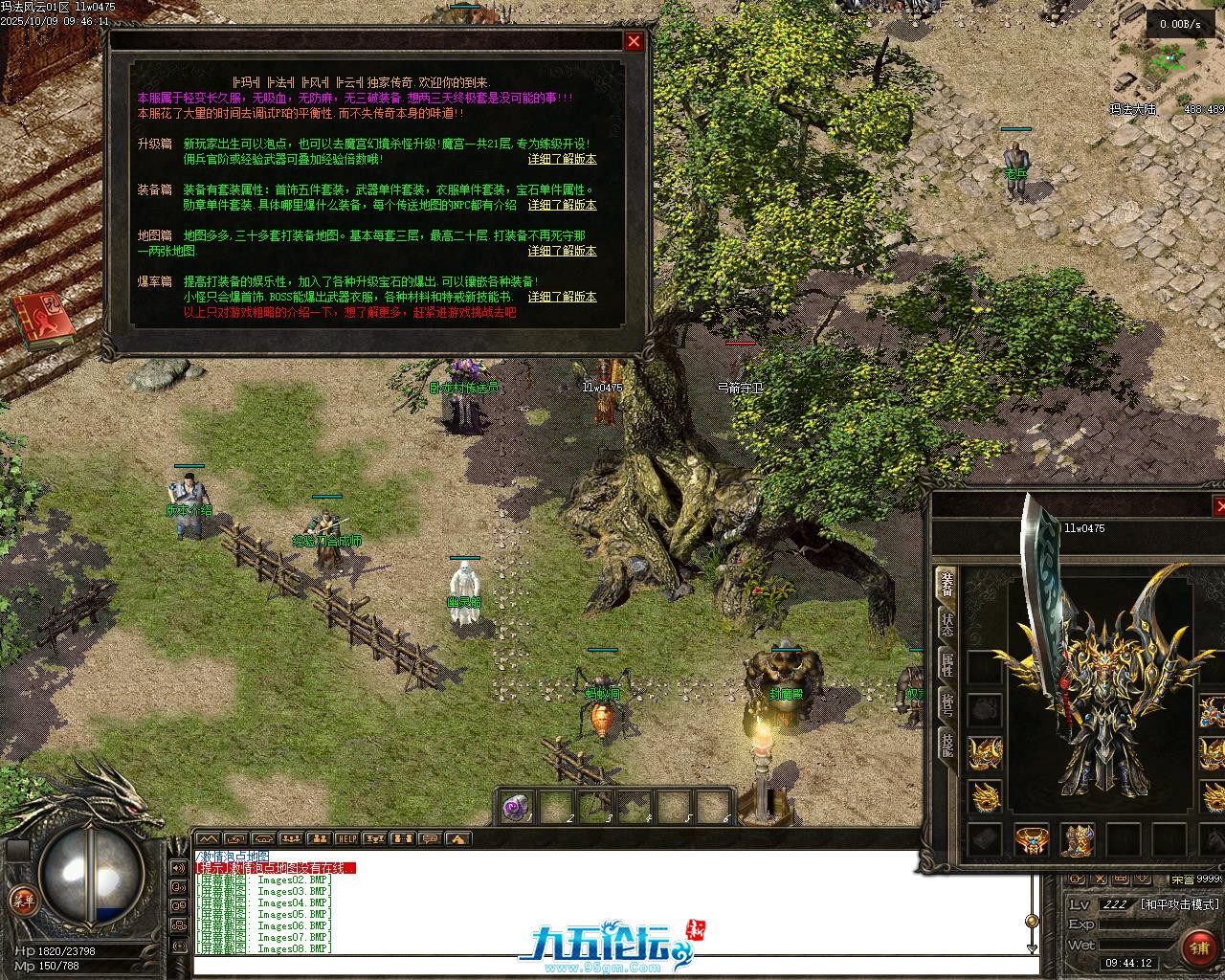Follow the 详细了解版本 link for 爆率篇
The height and width of the screenshot is (980, 1225).
point(562,297)
